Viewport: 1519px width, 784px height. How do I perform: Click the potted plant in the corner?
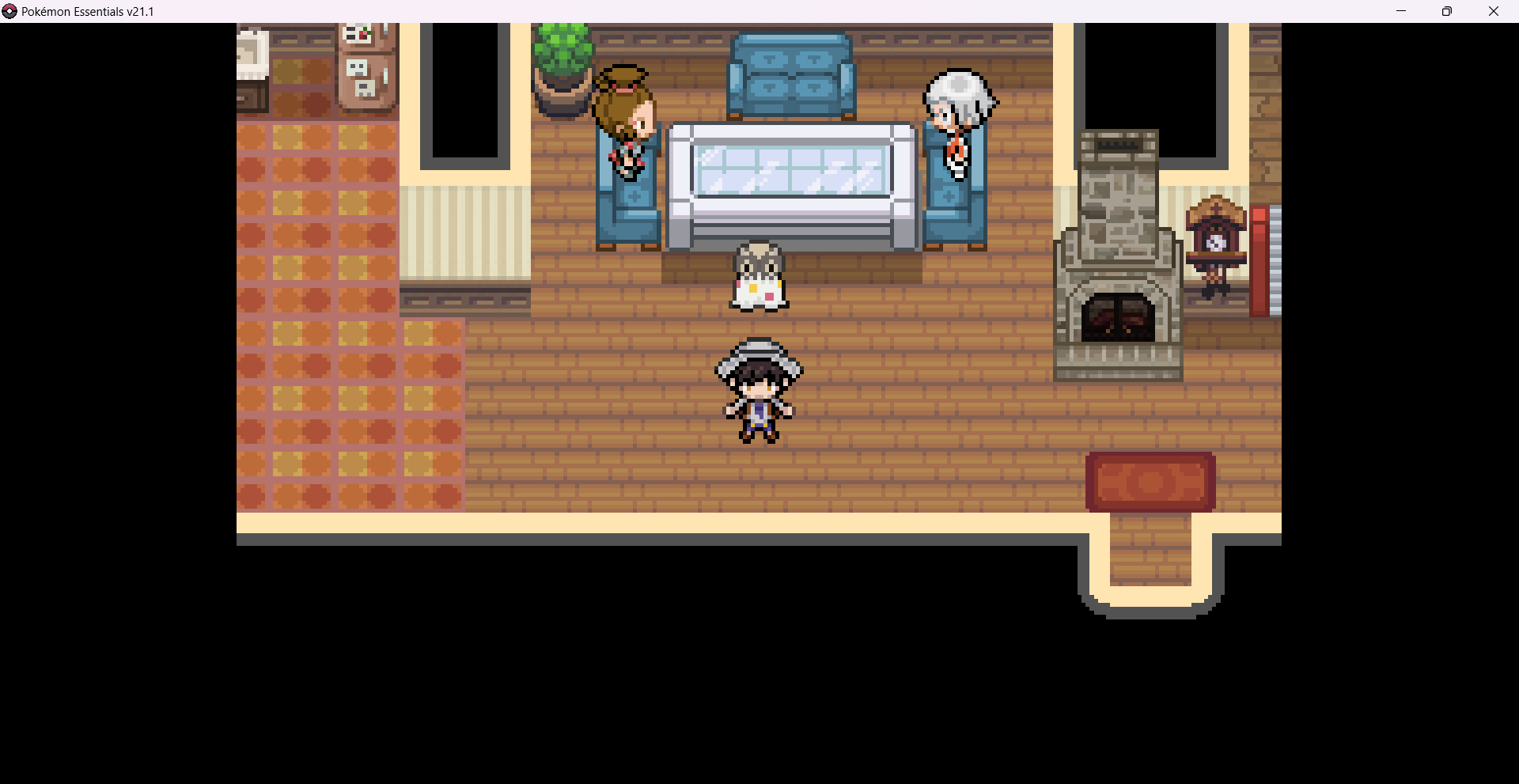pyautogui.click(x=563, y=59)
